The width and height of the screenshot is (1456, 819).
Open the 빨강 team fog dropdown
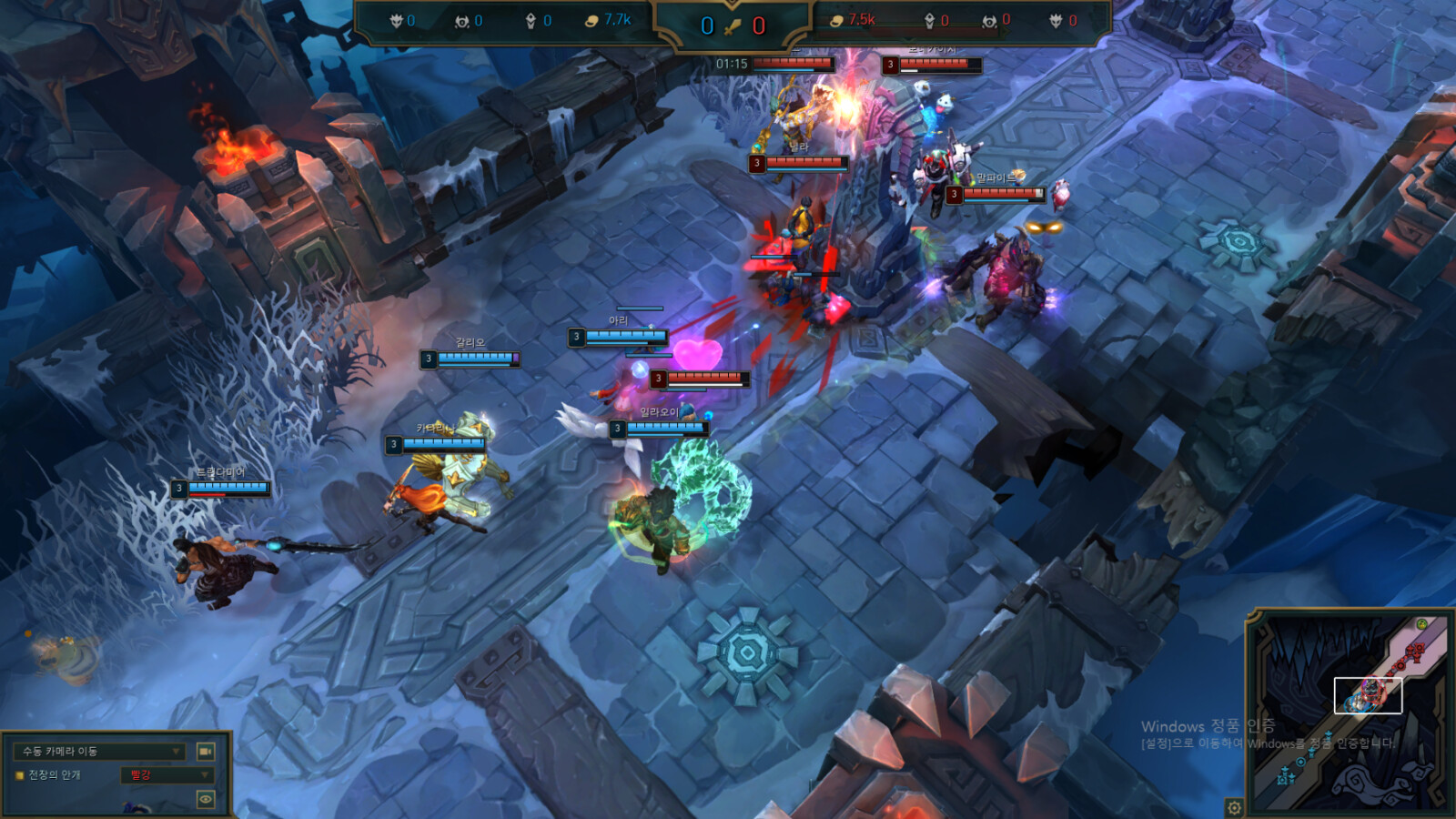[167, 775]
